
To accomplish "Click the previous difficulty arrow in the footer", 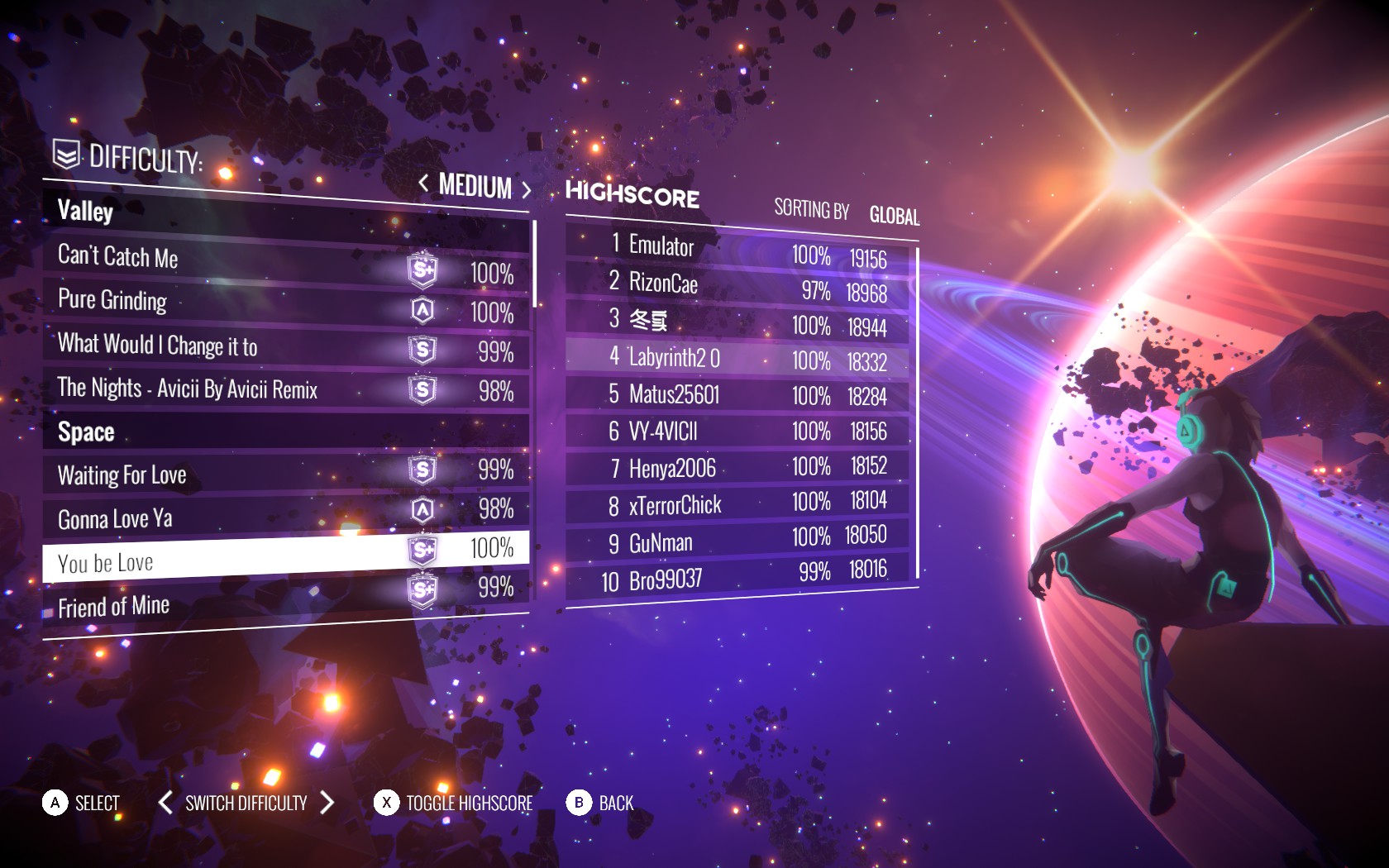I will [165, 802].
